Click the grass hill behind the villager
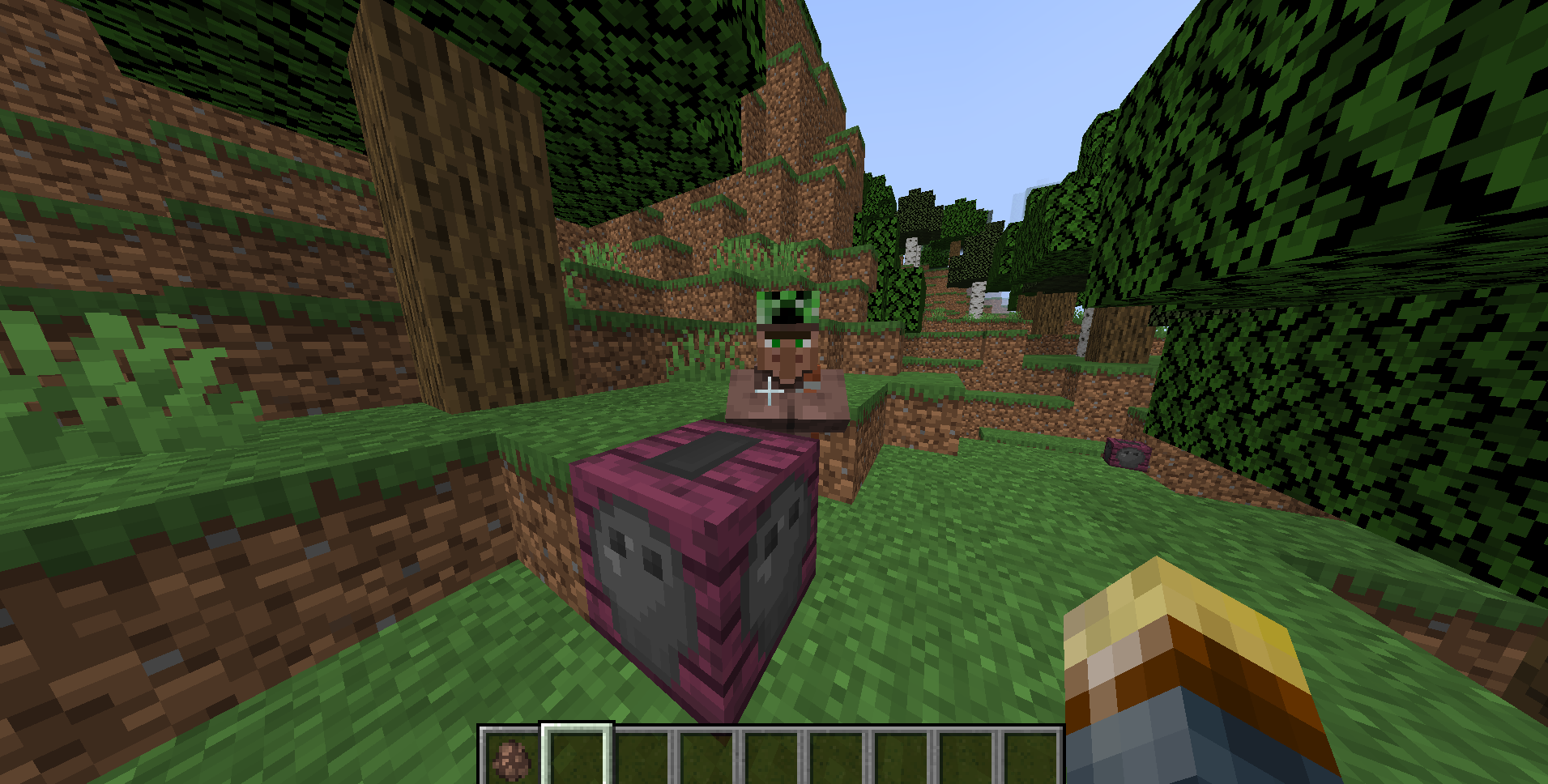Image resolution: width=1548 pixels, height=784 pixels. pos(770,202)
